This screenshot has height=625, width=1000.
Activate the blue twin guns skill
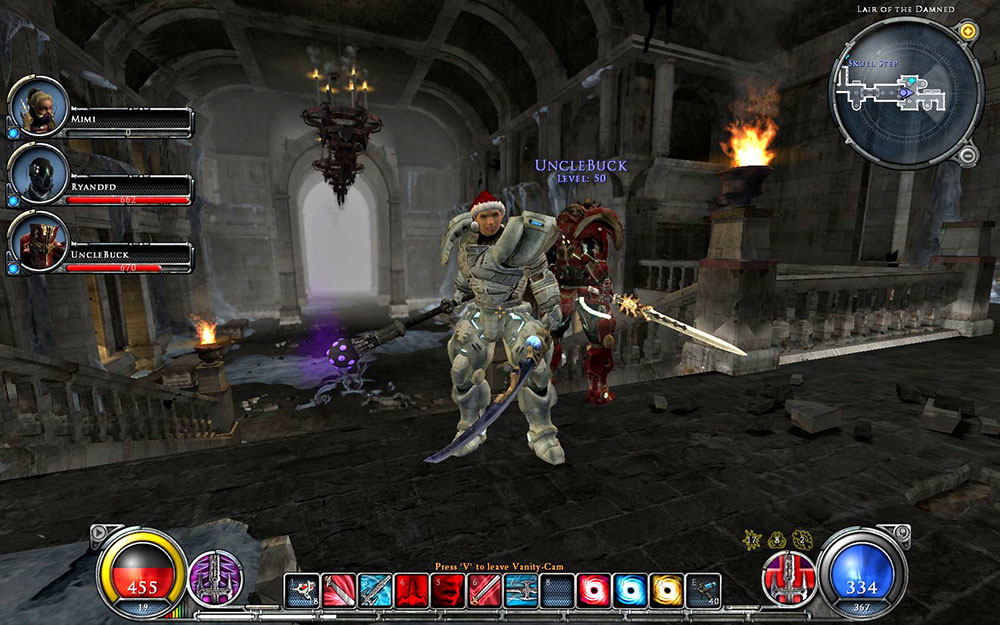[x=521, y=590]
